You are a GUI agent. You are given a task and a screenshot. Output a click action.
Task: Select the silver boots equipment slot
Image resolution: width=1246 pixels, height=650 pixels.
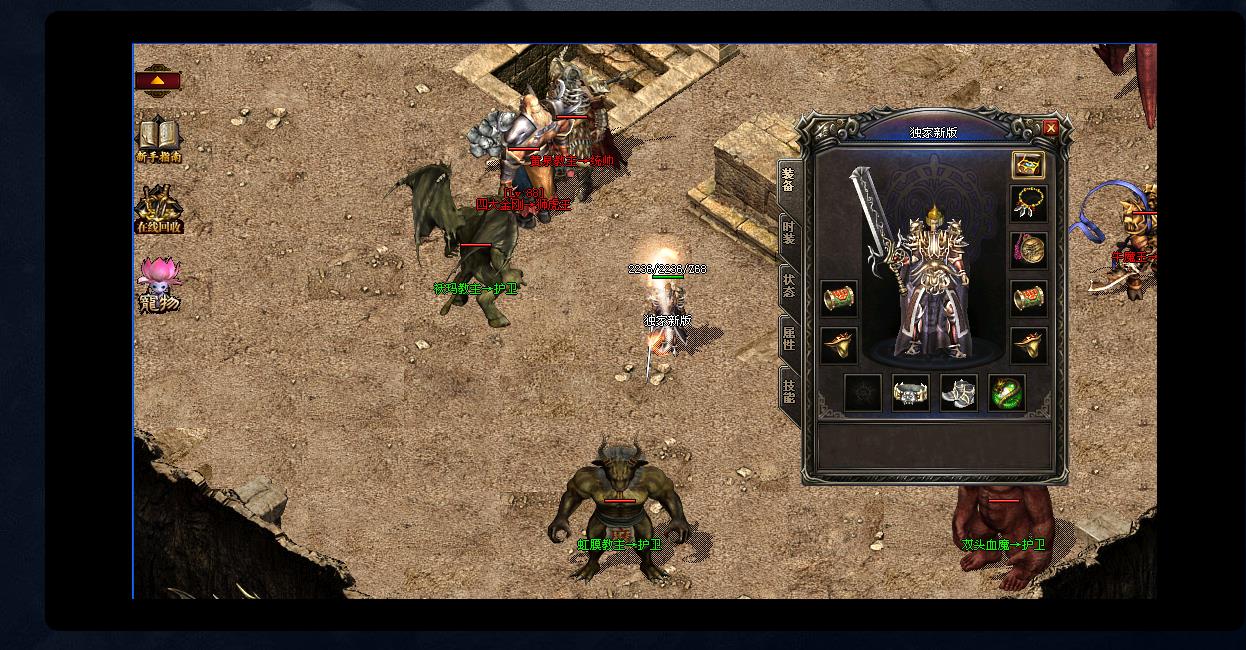(x=958, y=393)
